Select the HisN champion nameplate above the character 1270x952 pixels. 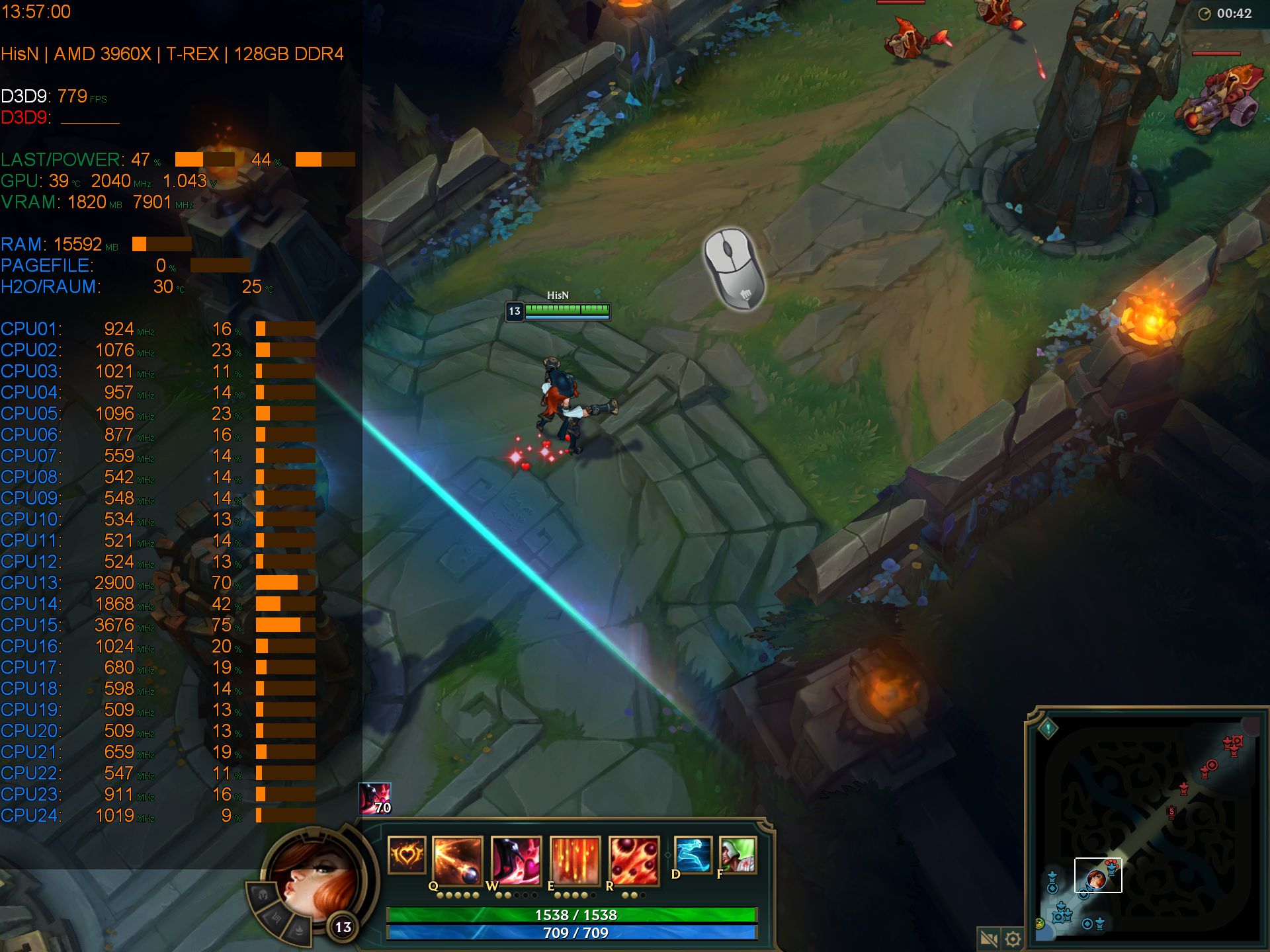pyautogui.click(x=559, y=296)
